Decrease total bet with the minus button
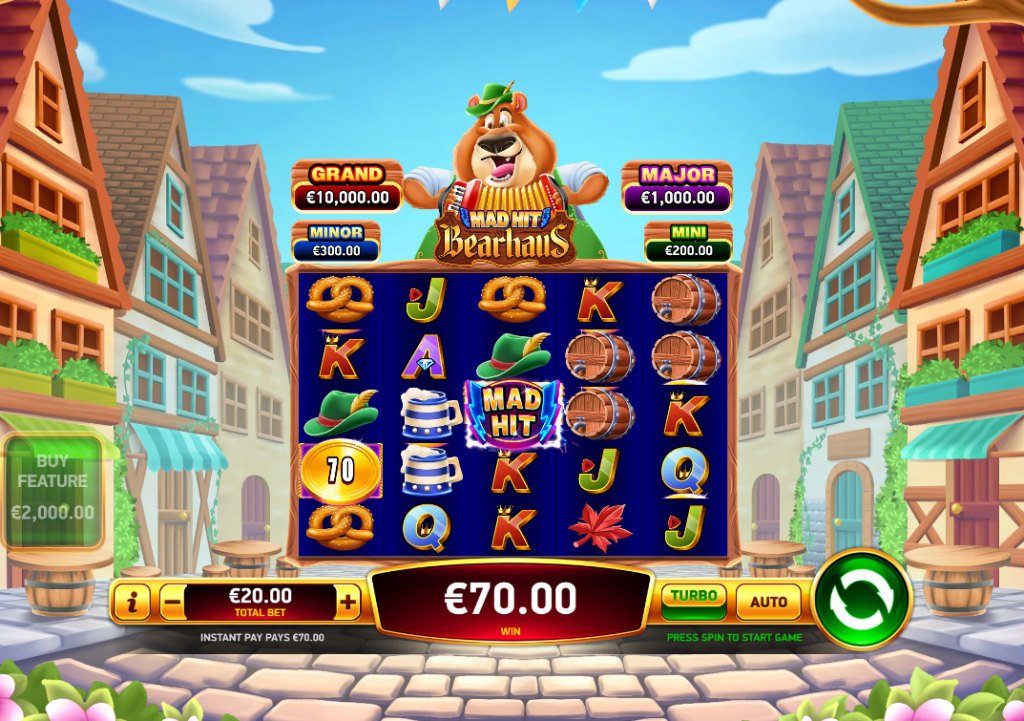1024x721 pixels. pyautogui.click(x=172, y=602)
